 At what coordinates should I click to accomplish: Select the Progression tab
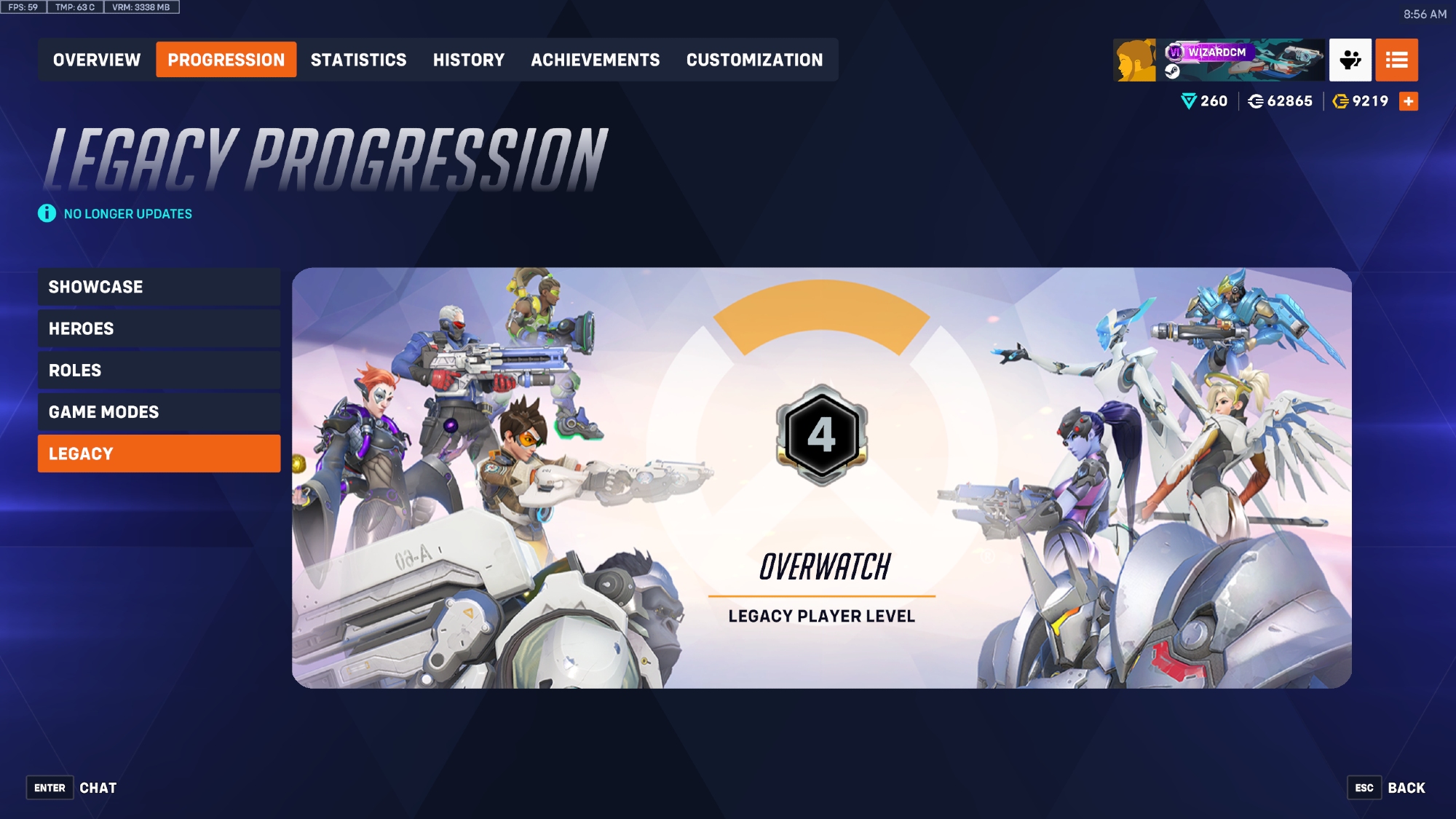tap(226, 60)
